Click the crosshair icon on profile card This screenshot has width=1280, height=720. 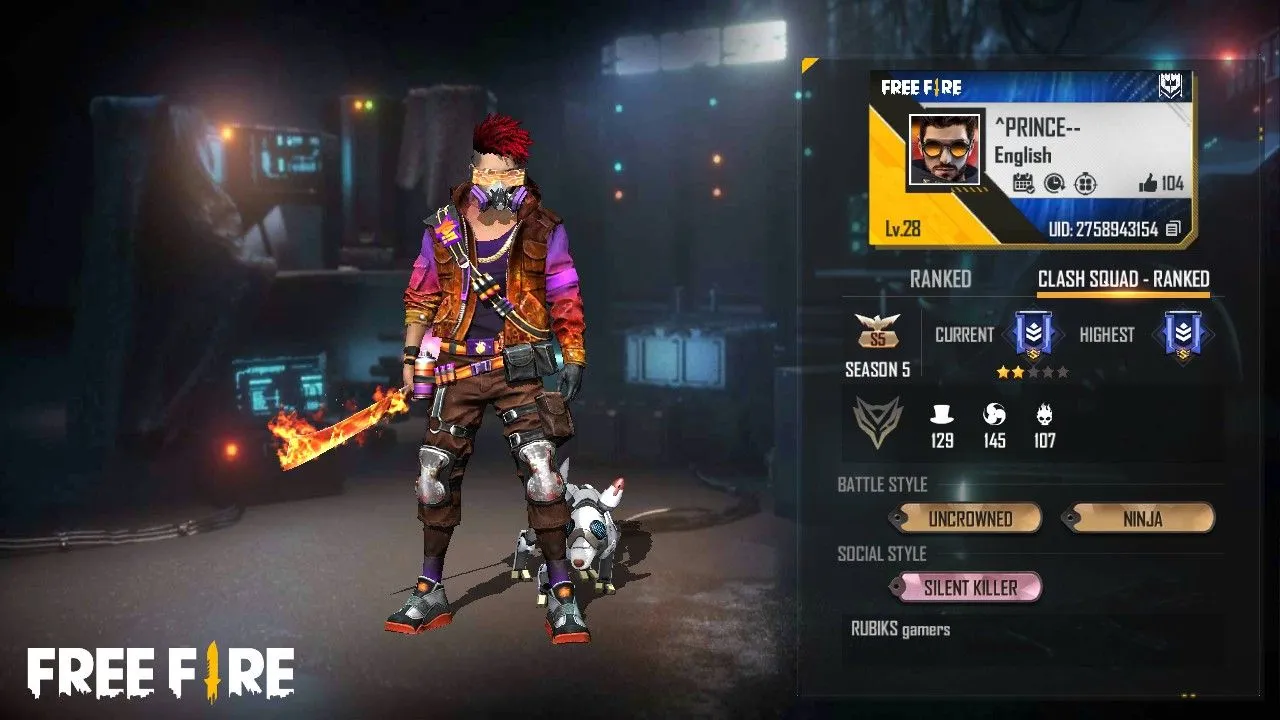pyautogui.click(x=1085, y=183)
